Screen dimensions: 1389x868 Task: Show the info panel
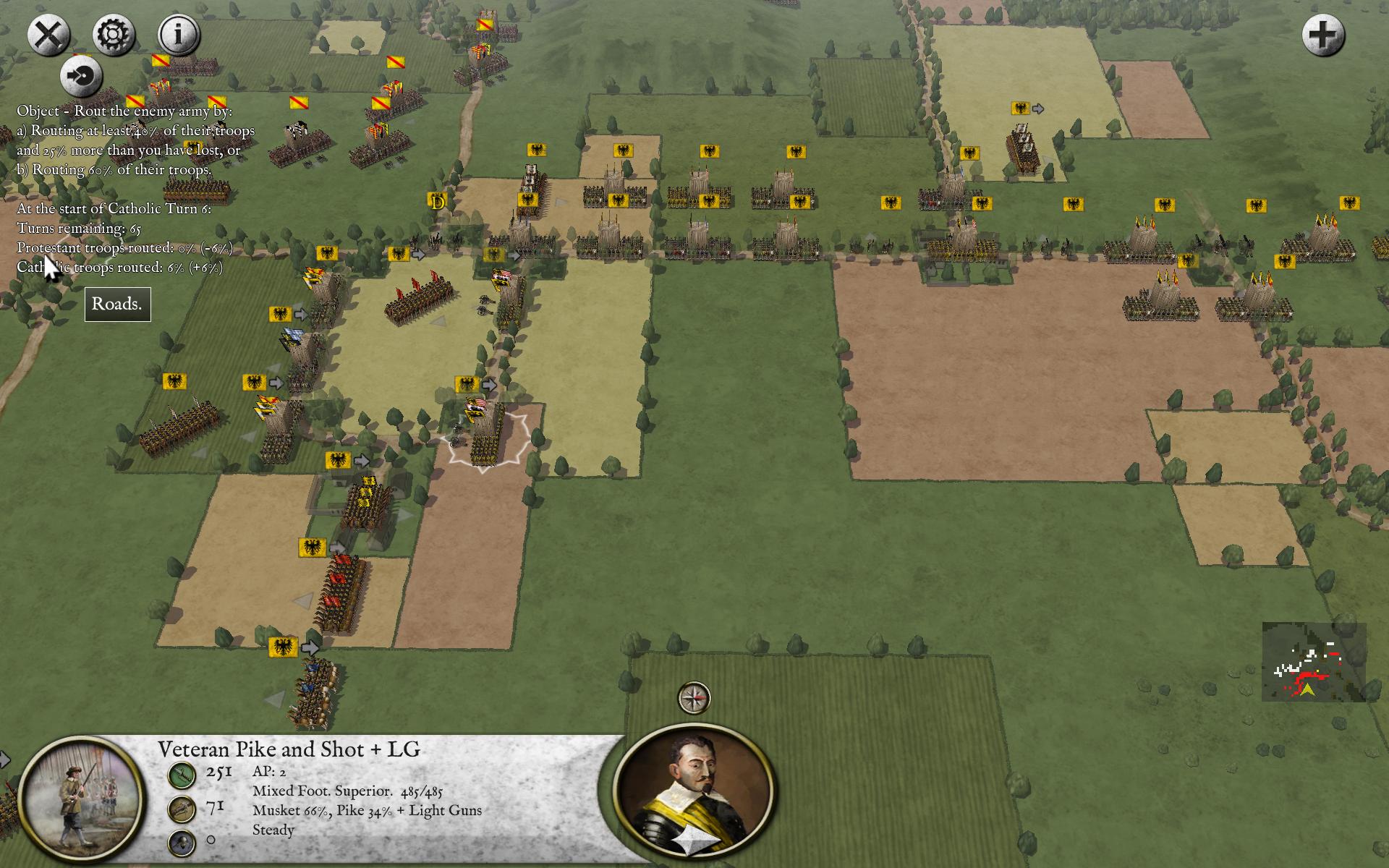click(x=179, y=34)
